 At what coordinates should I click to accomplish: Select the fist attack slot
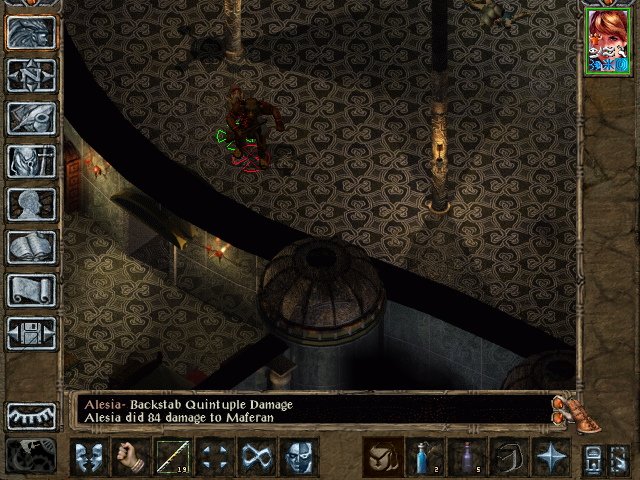point(131,457)
